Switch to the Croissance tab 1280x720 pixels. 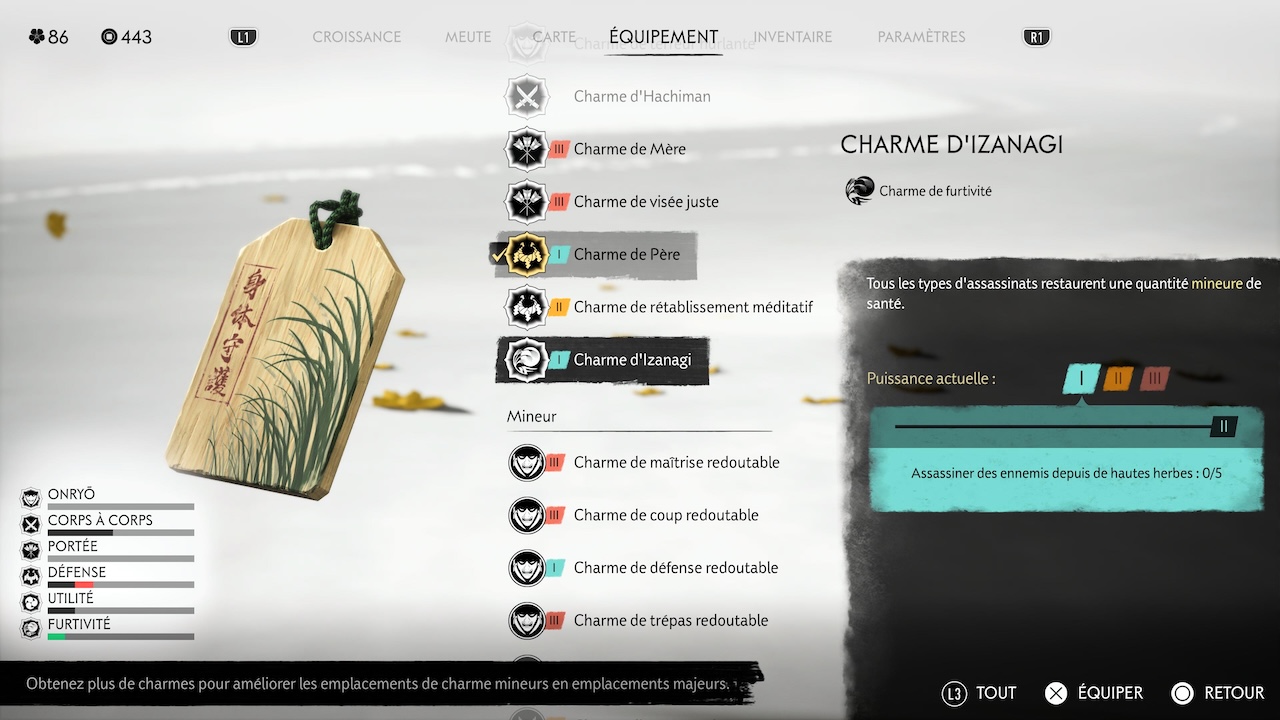pos(356,37)
